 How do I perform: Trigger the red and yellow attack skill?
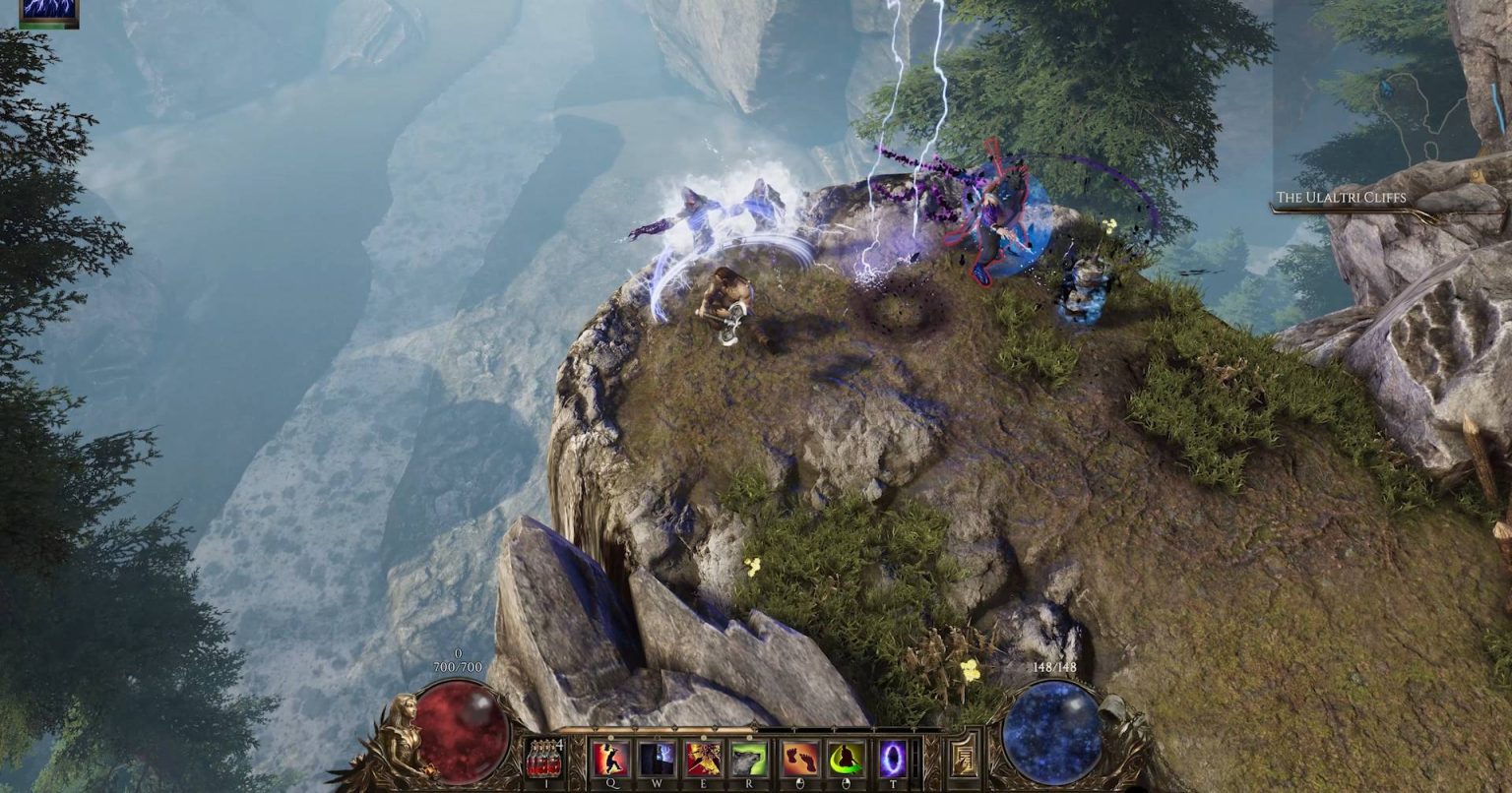(705, 760)
